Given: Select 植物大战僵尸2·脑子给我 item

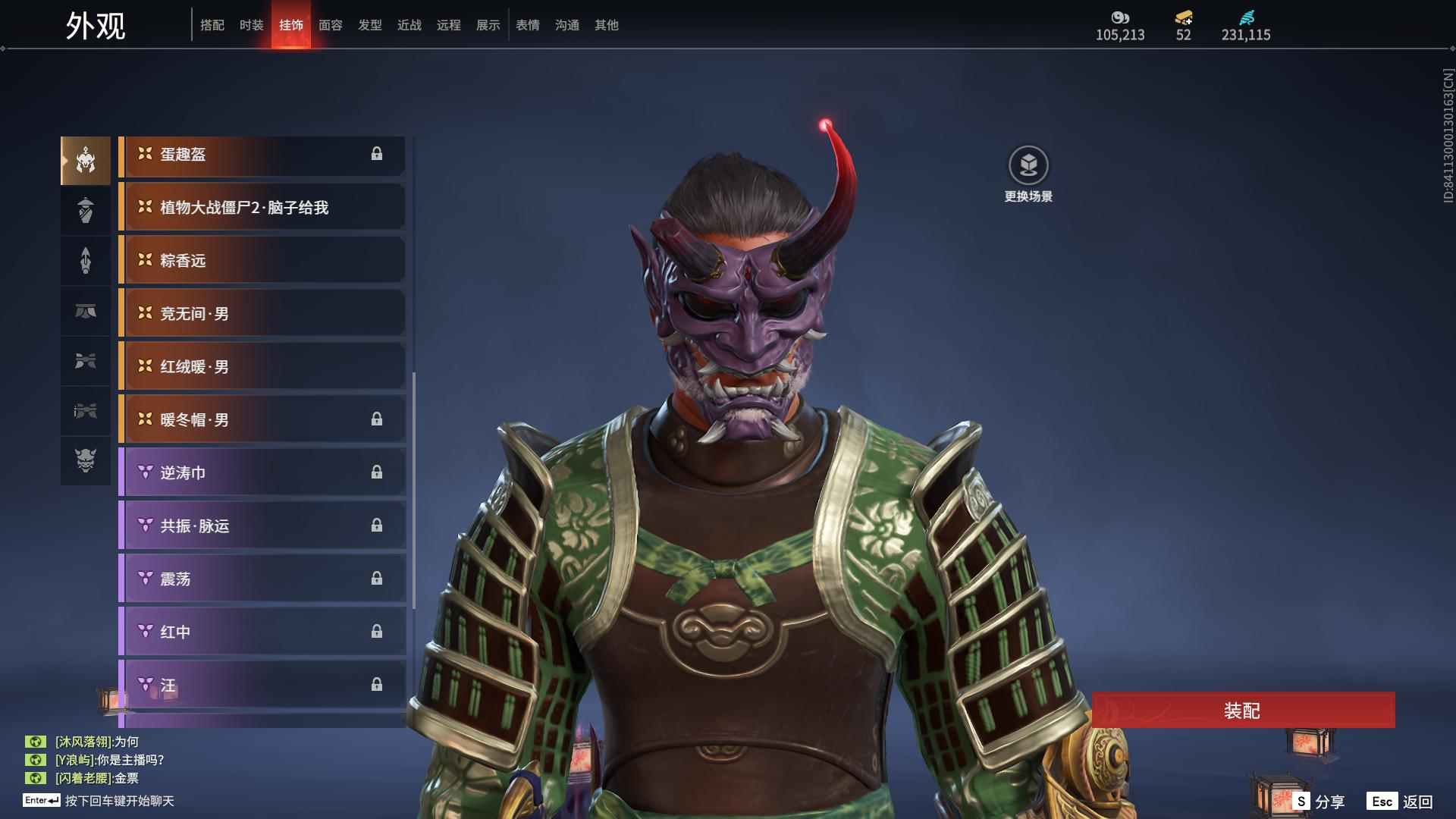Looking at the screenshot, I should tap(262, 208).
